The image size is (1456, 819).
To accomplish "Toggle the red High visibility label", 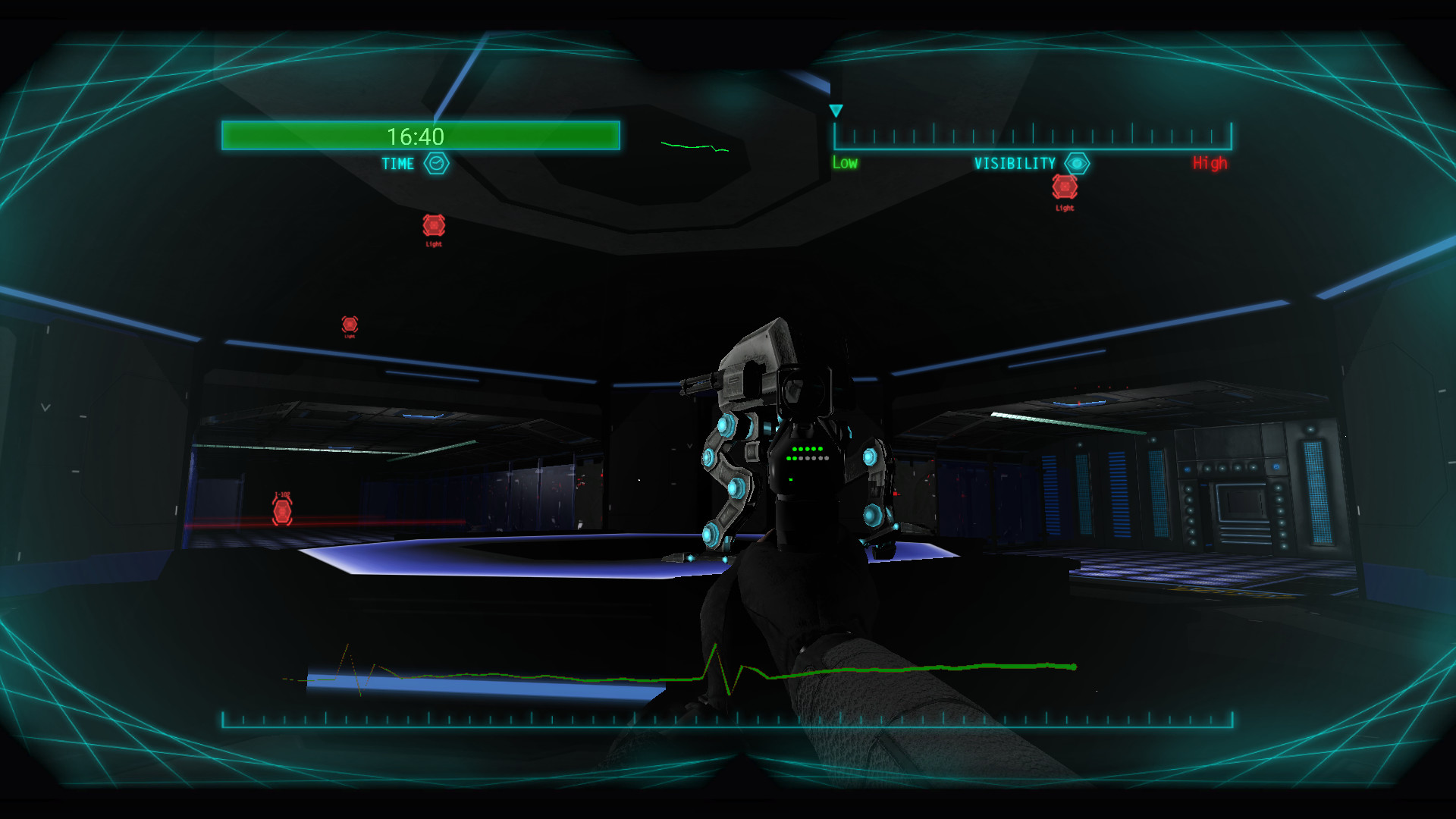I will [x=1209, y=162].
